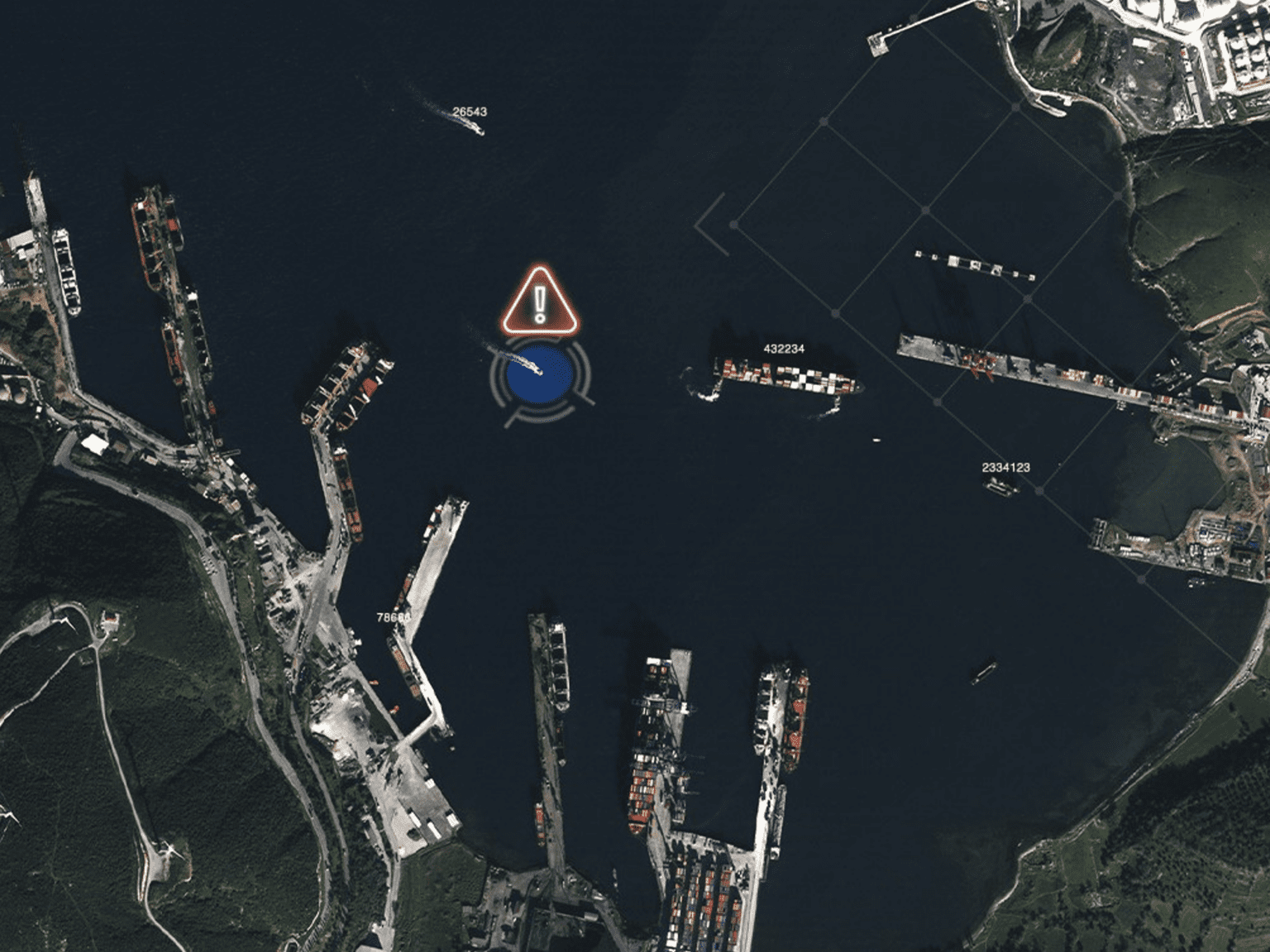Viewport: 1270px width, 952px height.
Task: Toggle the alert triangle to acknowledge the warning
Action: (x=538, y=302)
